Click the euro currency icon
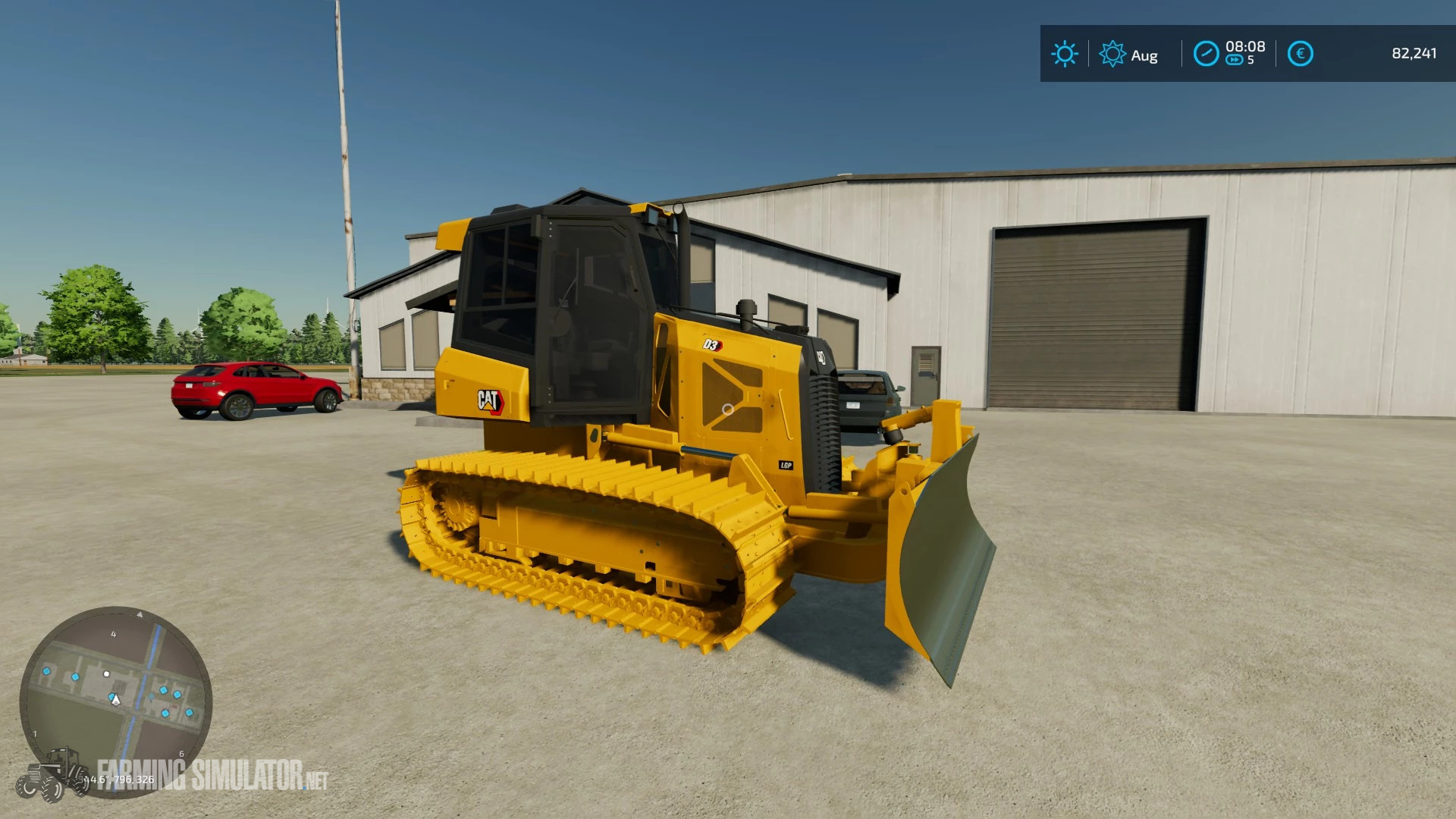Image resolution: width=1456 pixels, height=819 pixels. (1301, 53)
